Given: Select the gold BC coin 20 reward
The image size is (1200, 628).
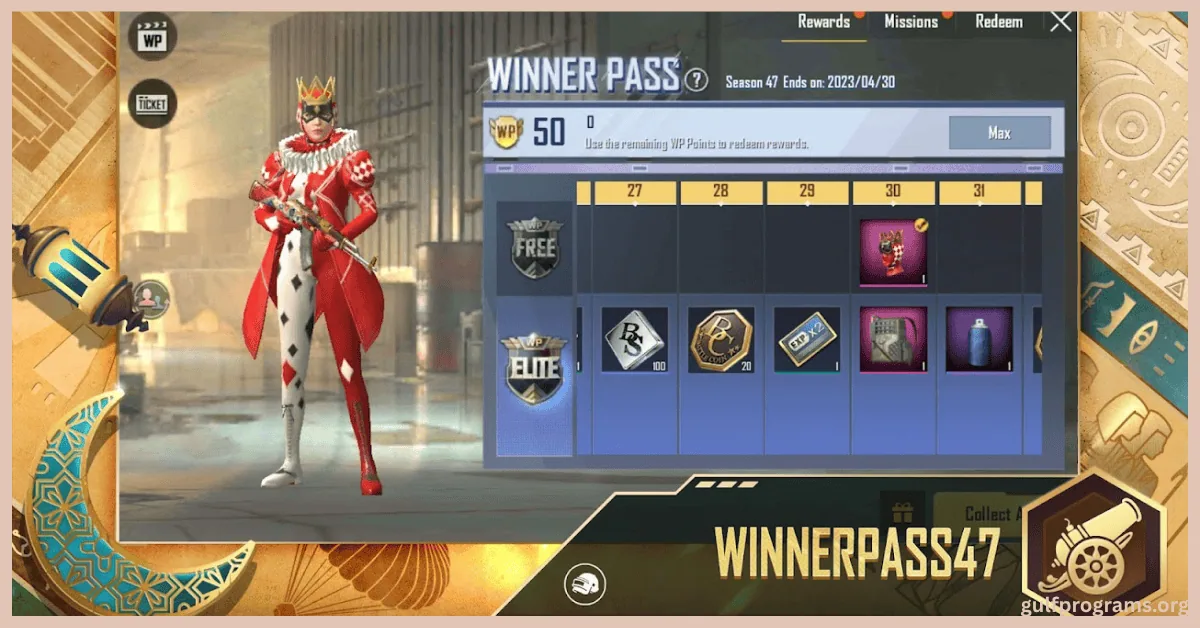Looking at the screenshot, I should coord(720,340).
